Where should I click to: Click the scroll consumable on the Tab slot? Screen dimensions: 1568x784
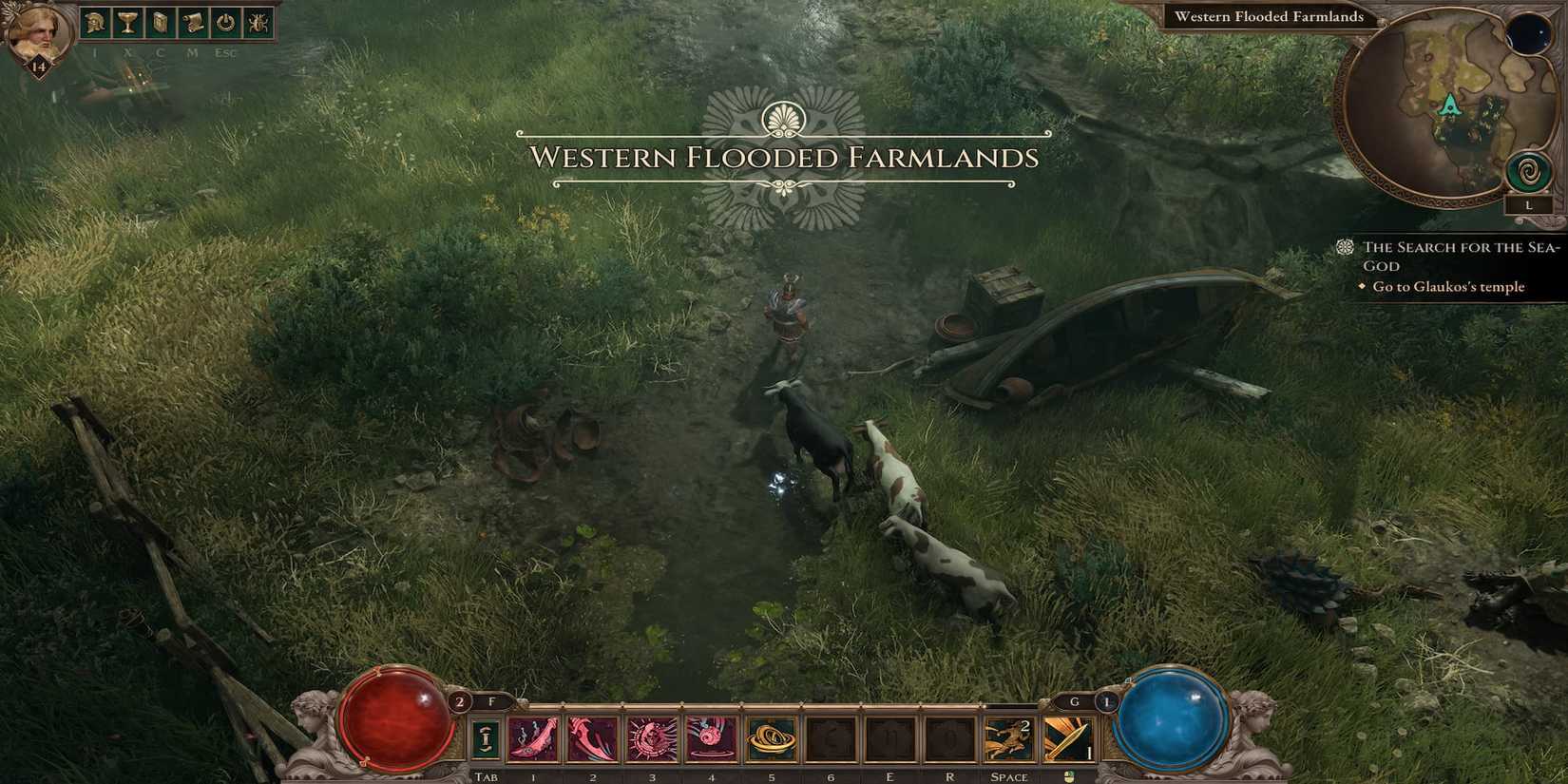tap(485, 739)
